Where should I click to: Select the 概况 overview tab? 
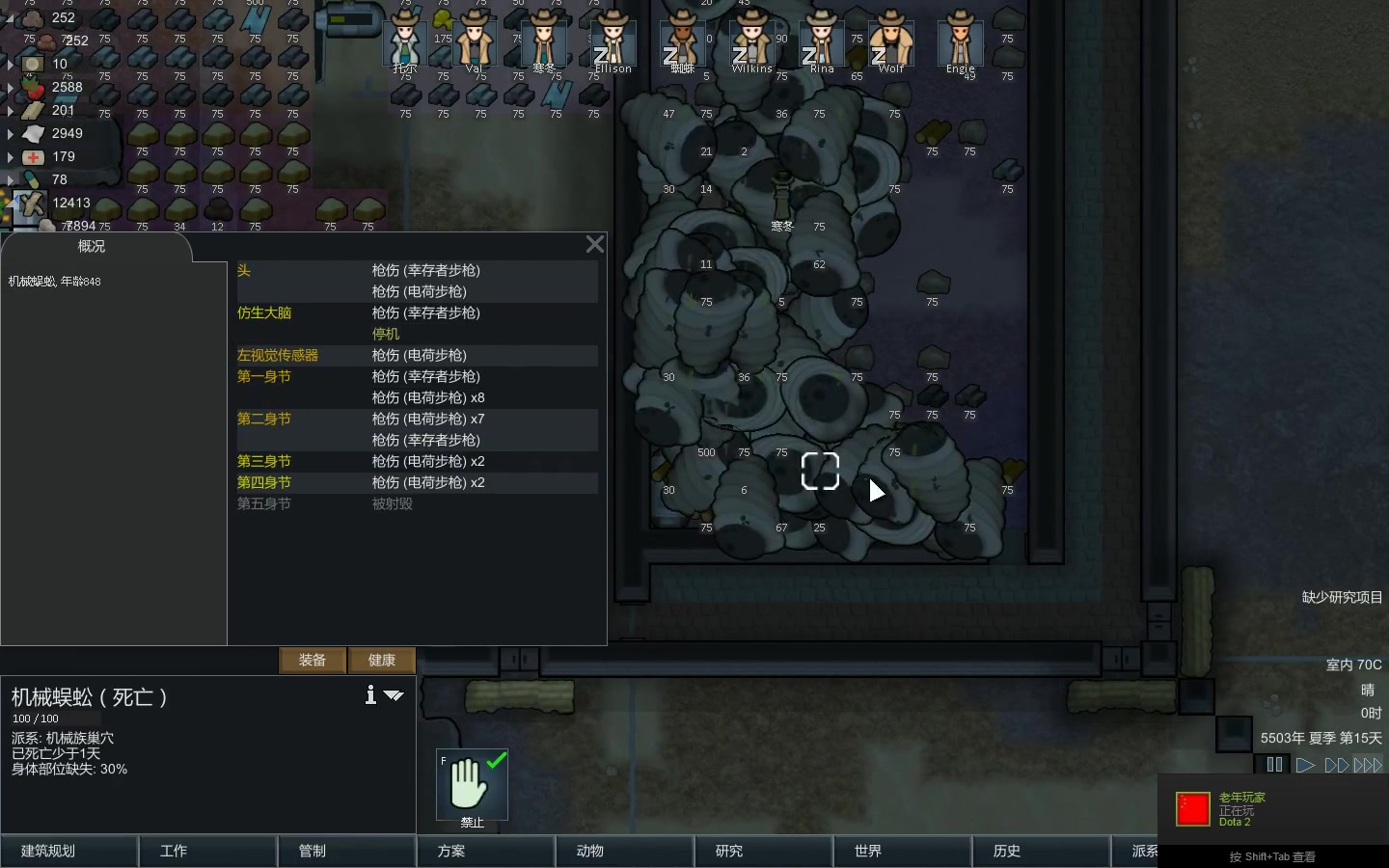pyautogui.click(x=92, y=247)
